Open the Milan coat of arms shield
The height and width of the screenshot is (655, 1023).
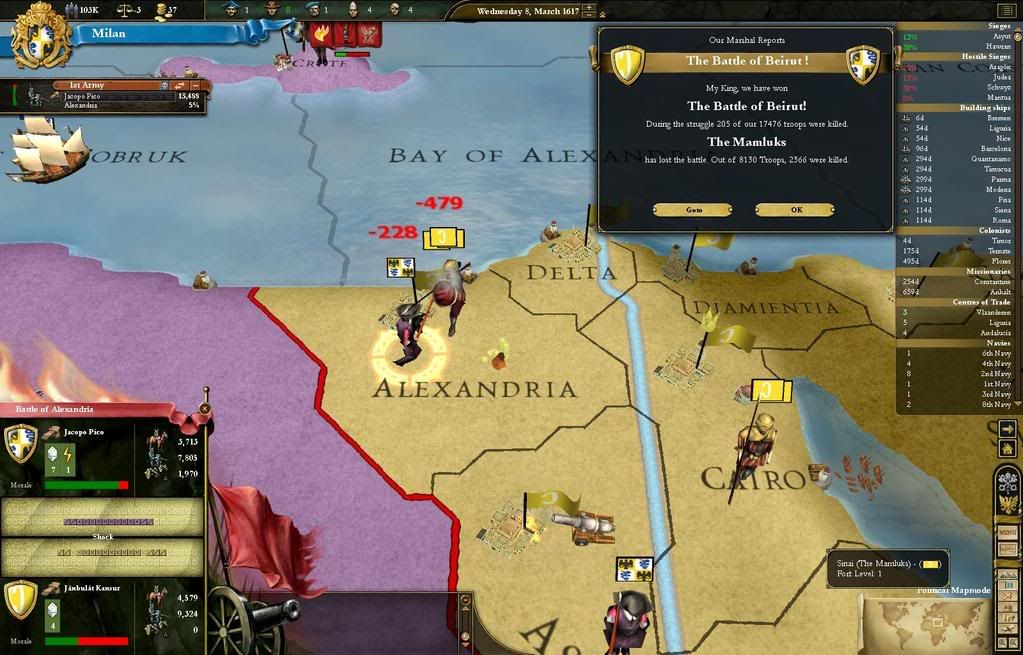41,34
